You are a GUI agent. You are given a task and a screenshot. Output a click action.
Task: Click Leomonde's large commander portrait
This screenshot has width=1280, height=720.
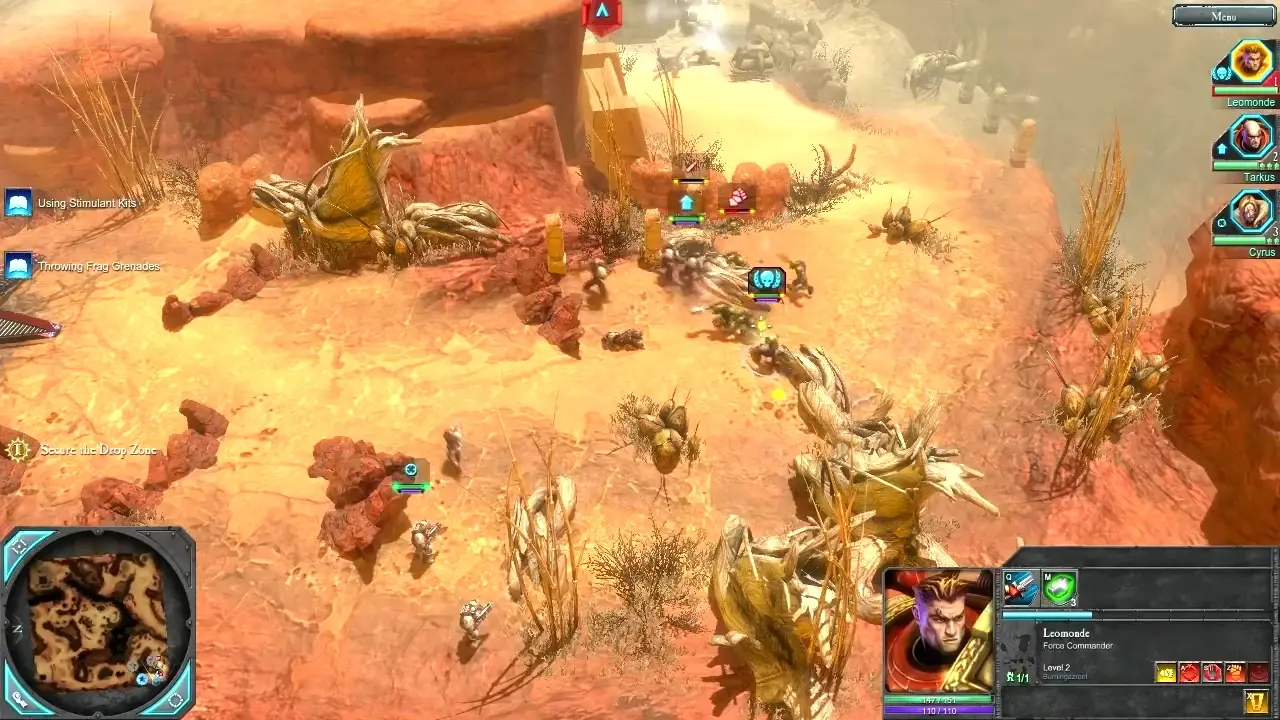tap(938, 630)
